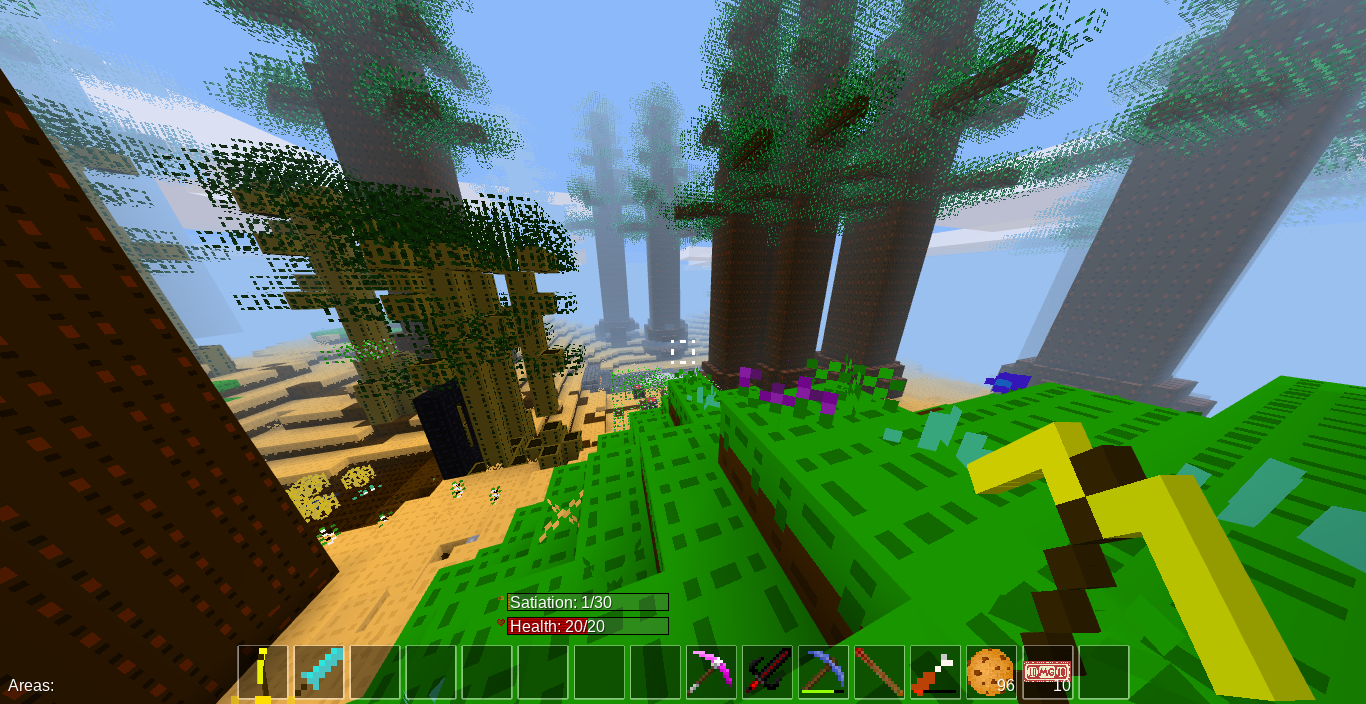Select the diamond sword slot

tap(319, 672)
